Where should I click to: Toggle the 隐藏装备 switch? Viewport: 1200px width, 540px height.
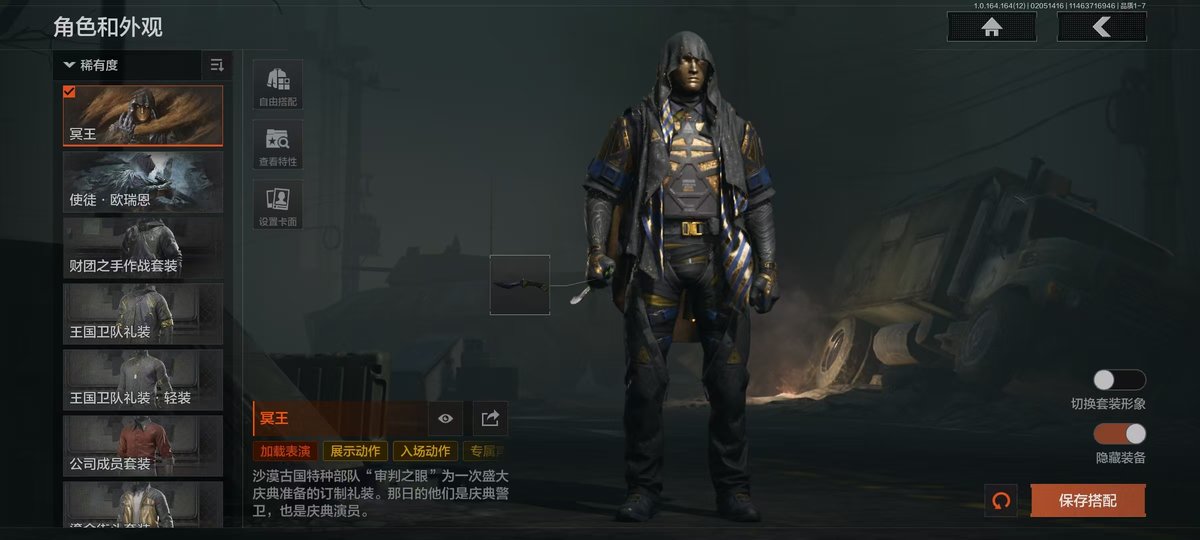1119,434
